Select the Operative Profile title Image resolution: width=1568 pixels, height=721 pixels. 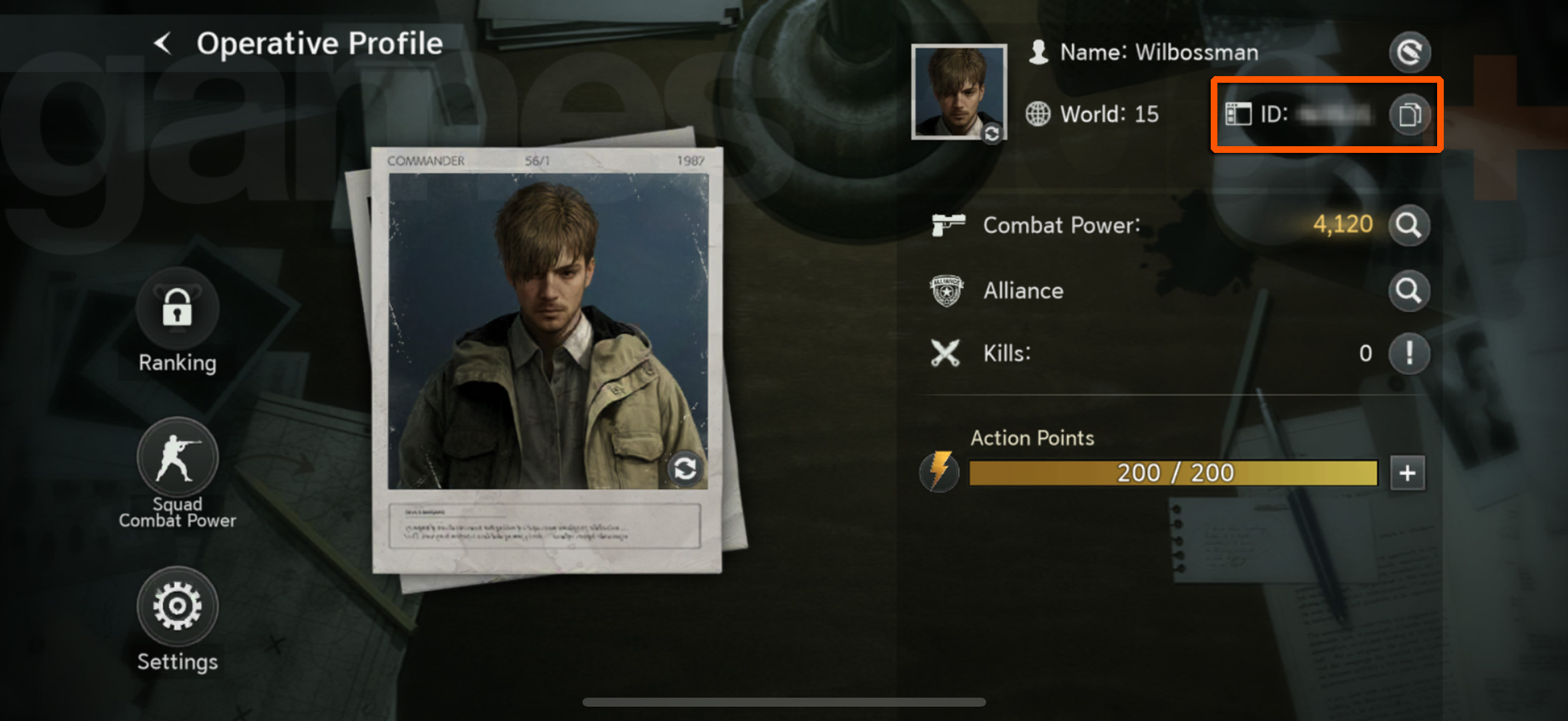(x=319, y=43)
